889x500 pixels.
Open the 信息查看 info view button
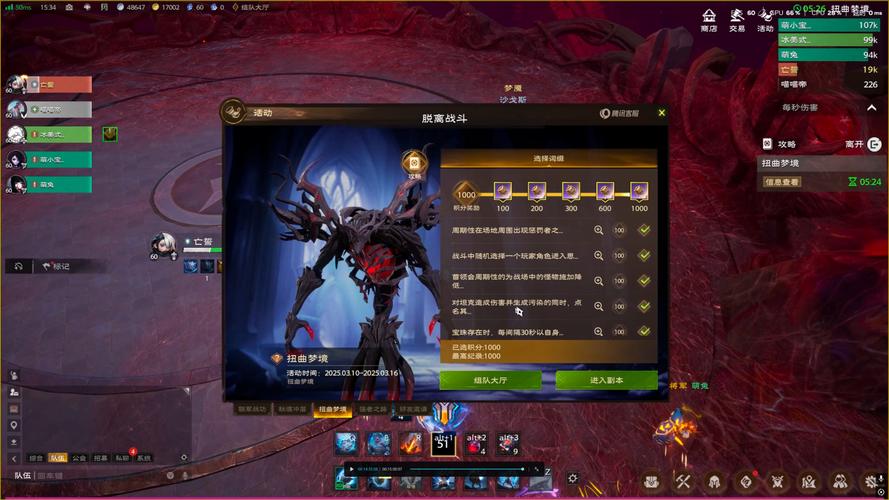point(782,182)
